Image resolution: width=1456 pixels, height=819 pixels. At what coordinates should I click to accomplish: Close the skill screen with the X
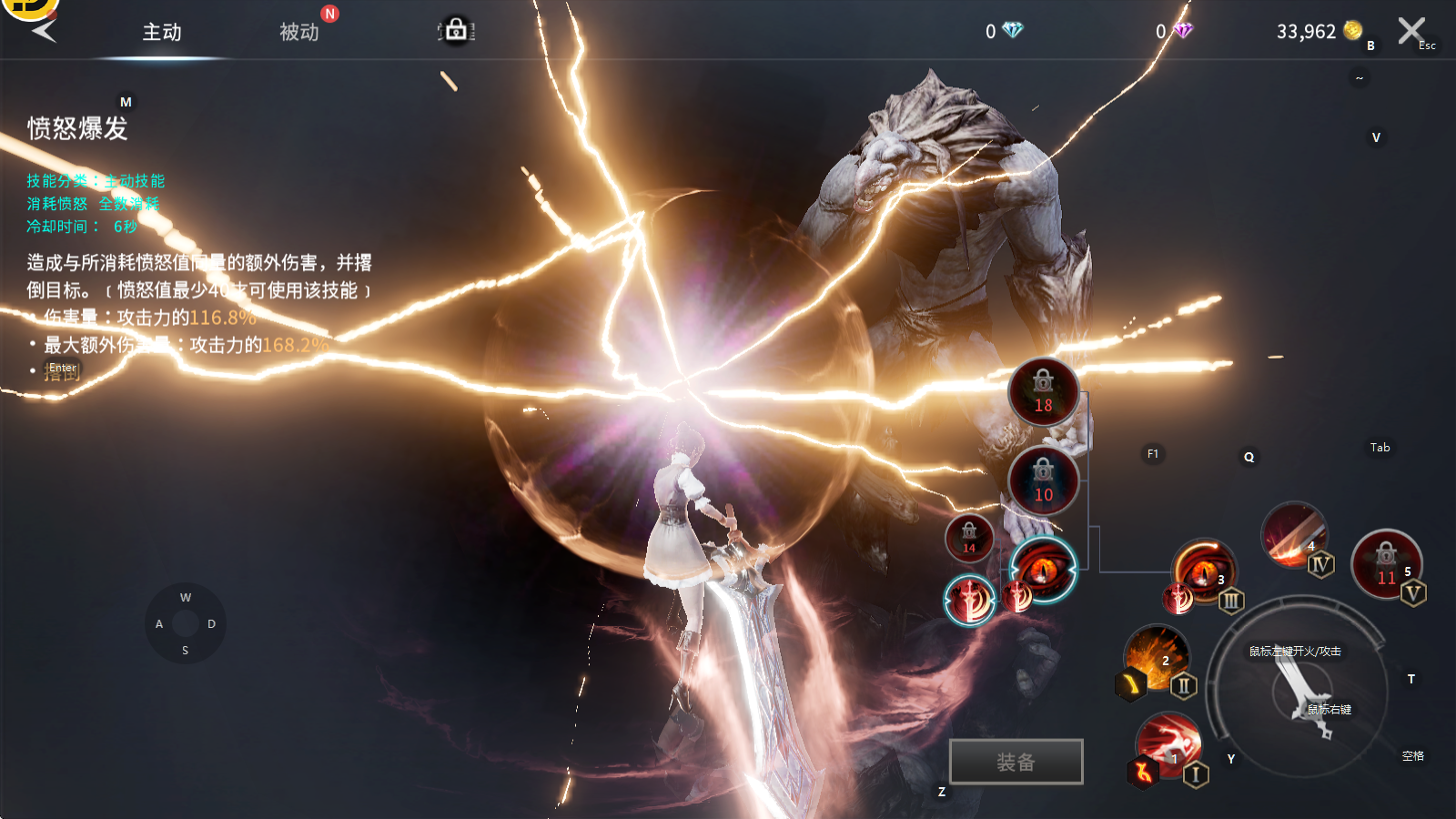click(x=1410, y=31)
